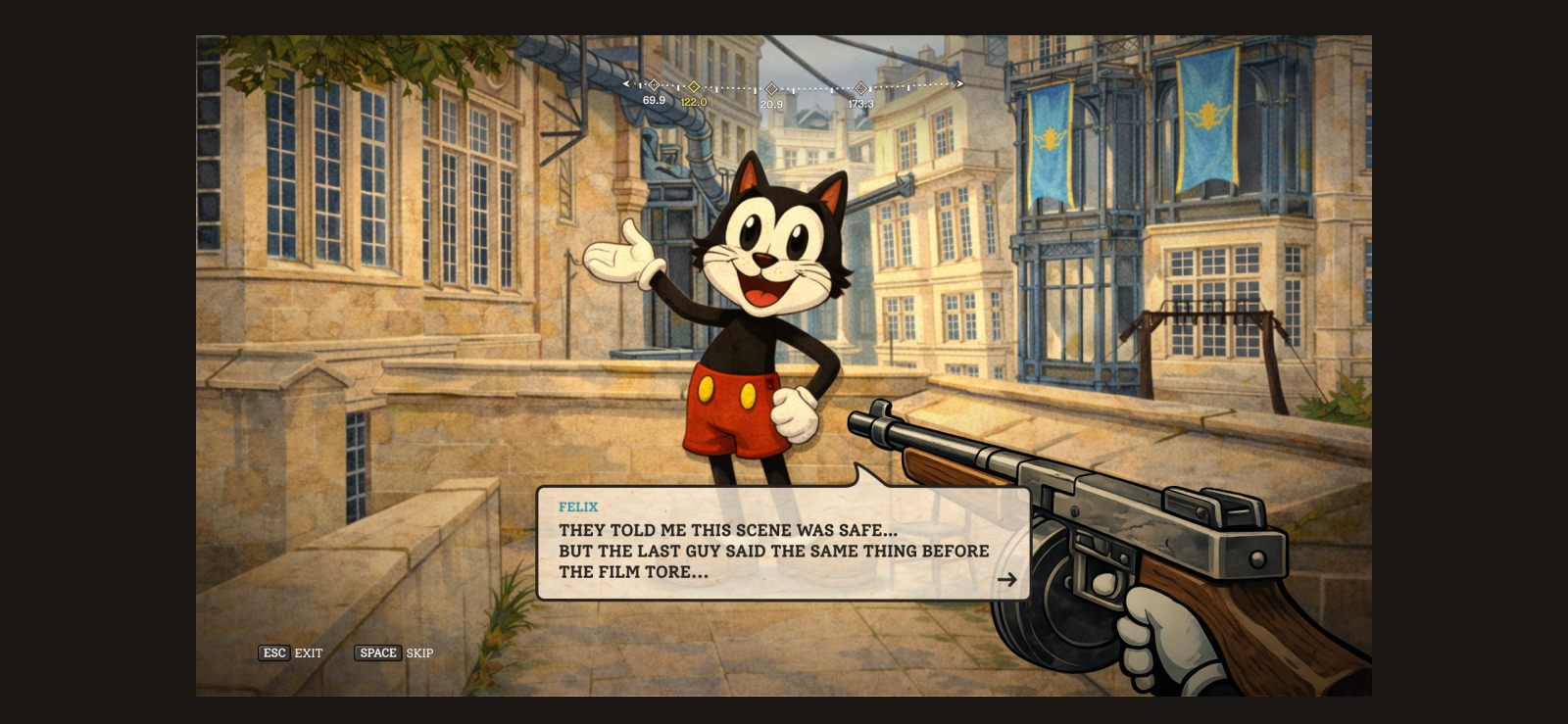Click the SPACE key badge

(x=378, y=653)
